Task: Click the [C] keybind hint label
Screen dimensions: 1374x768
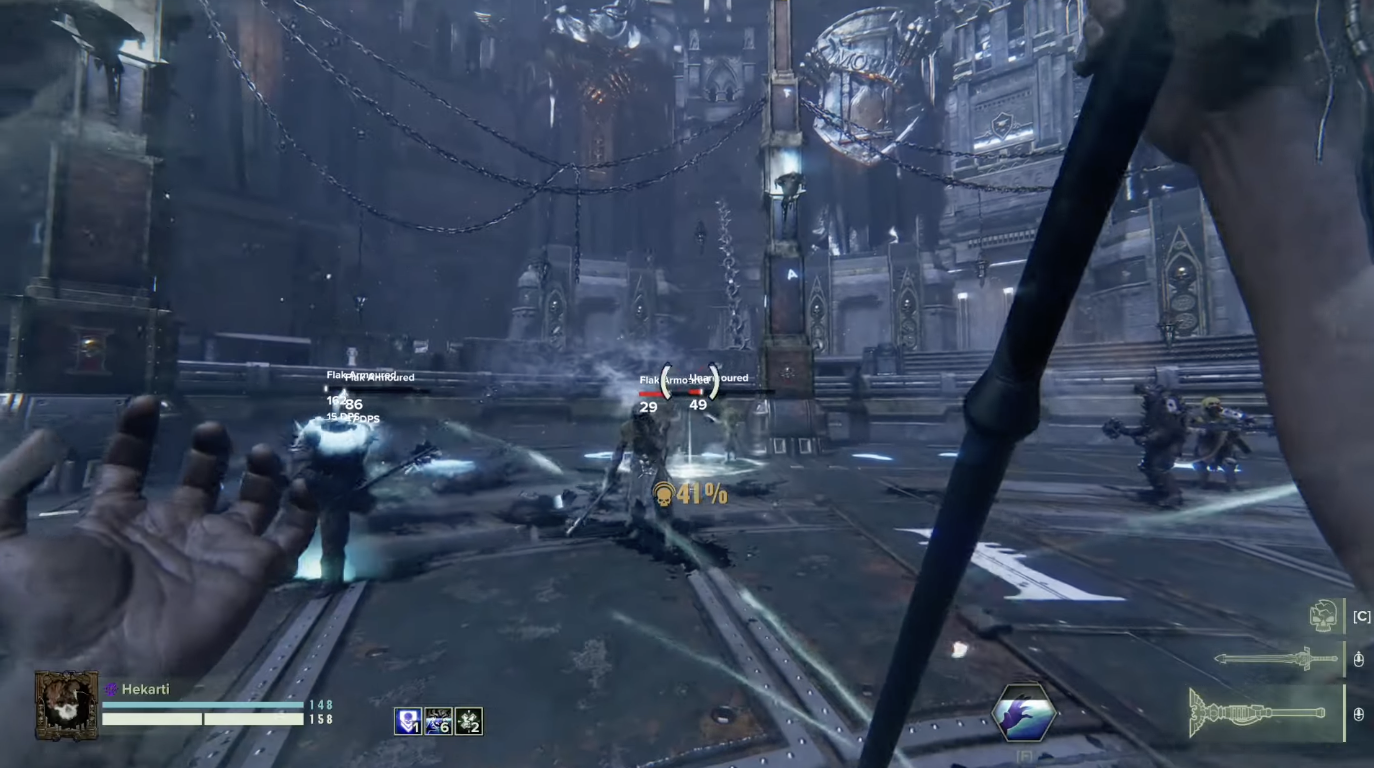Action: coord(1360,617)
